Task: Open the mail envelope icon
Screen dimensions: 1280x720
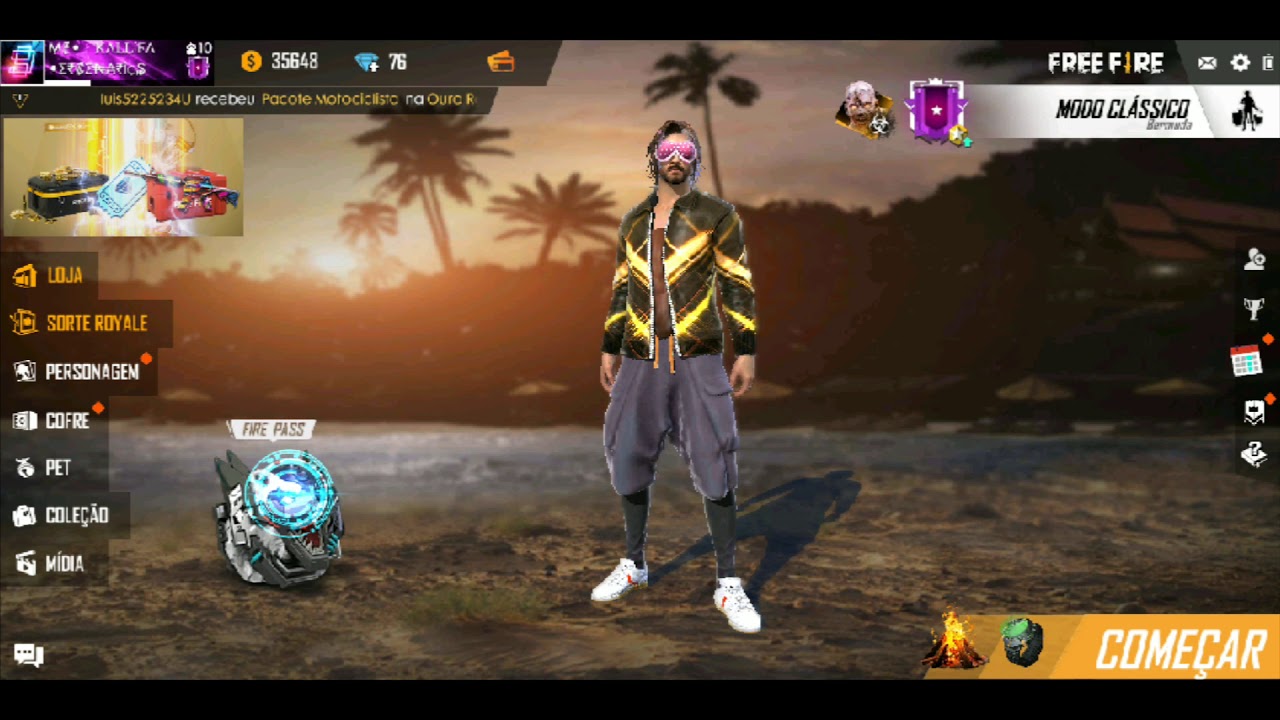Action: 1206,63
